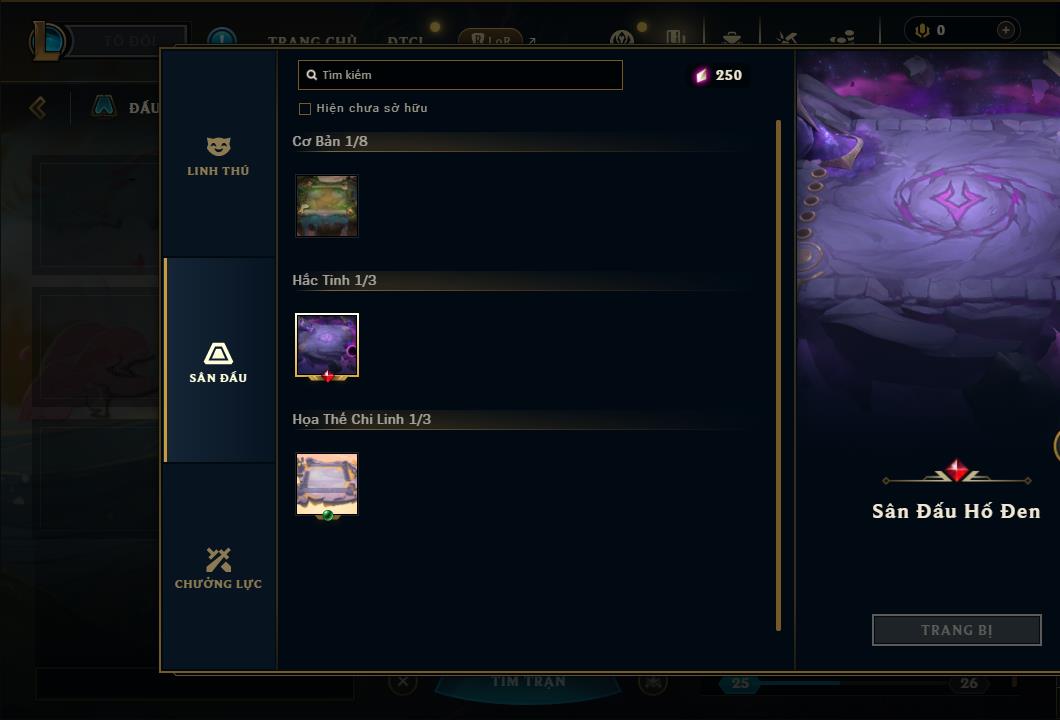
Task: Select the Sàn Đấu tab
Action: coord(218,362)
